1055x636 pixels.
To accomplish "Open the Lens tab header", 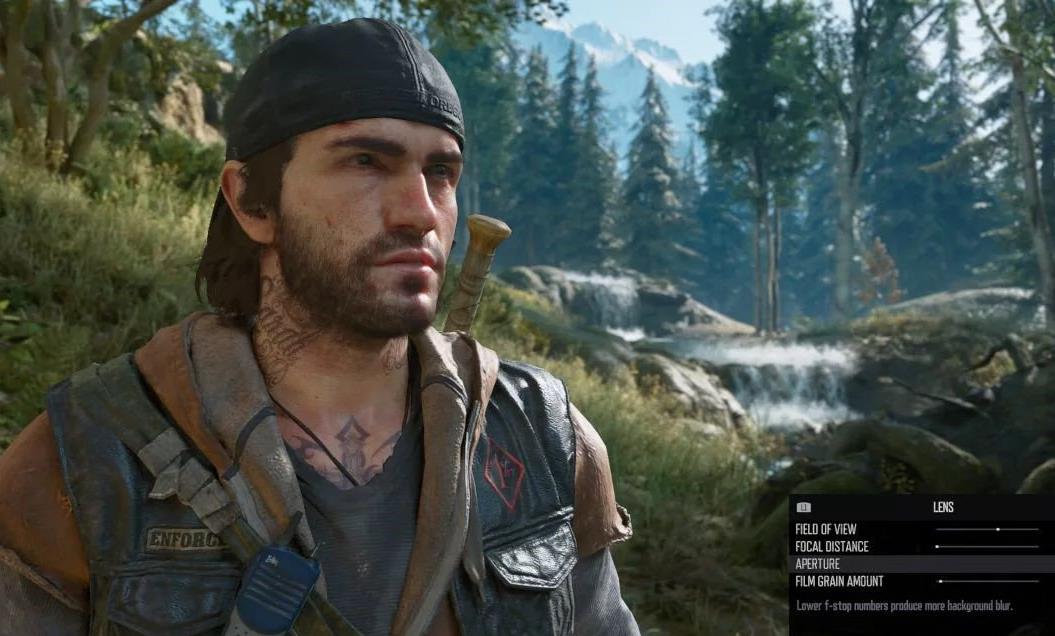I will [943, 507].
